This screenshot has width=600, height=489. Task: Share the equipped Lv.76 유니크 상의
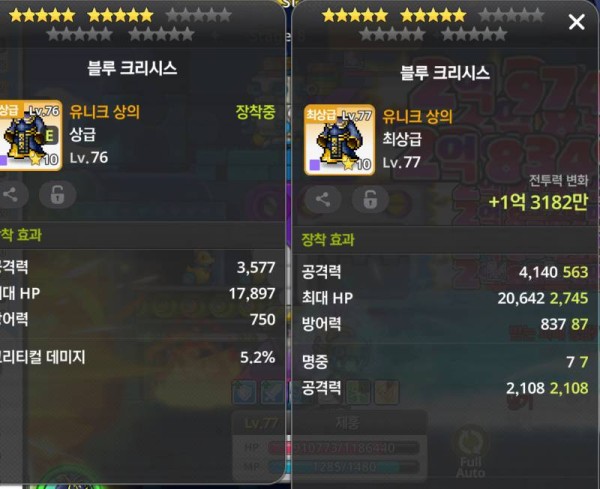[12, 196]
